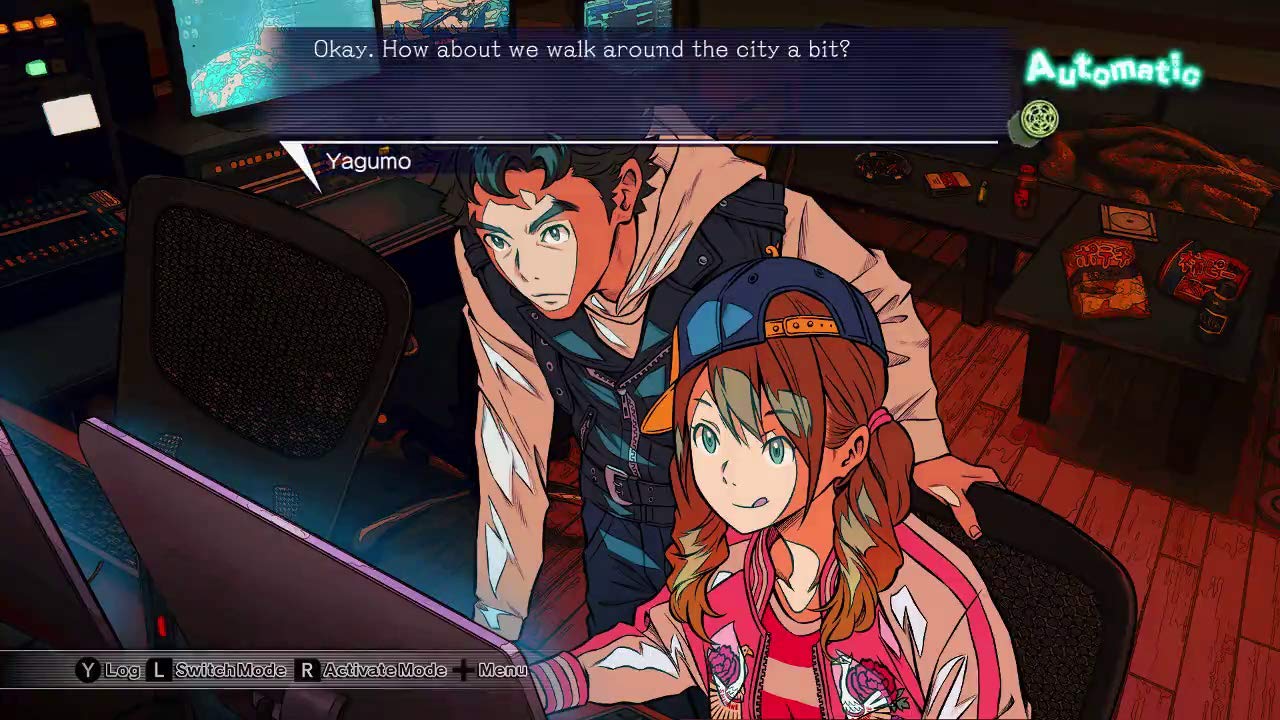
Task: Click the small lit screen on the equipment rack
Action: pos(72,114)
